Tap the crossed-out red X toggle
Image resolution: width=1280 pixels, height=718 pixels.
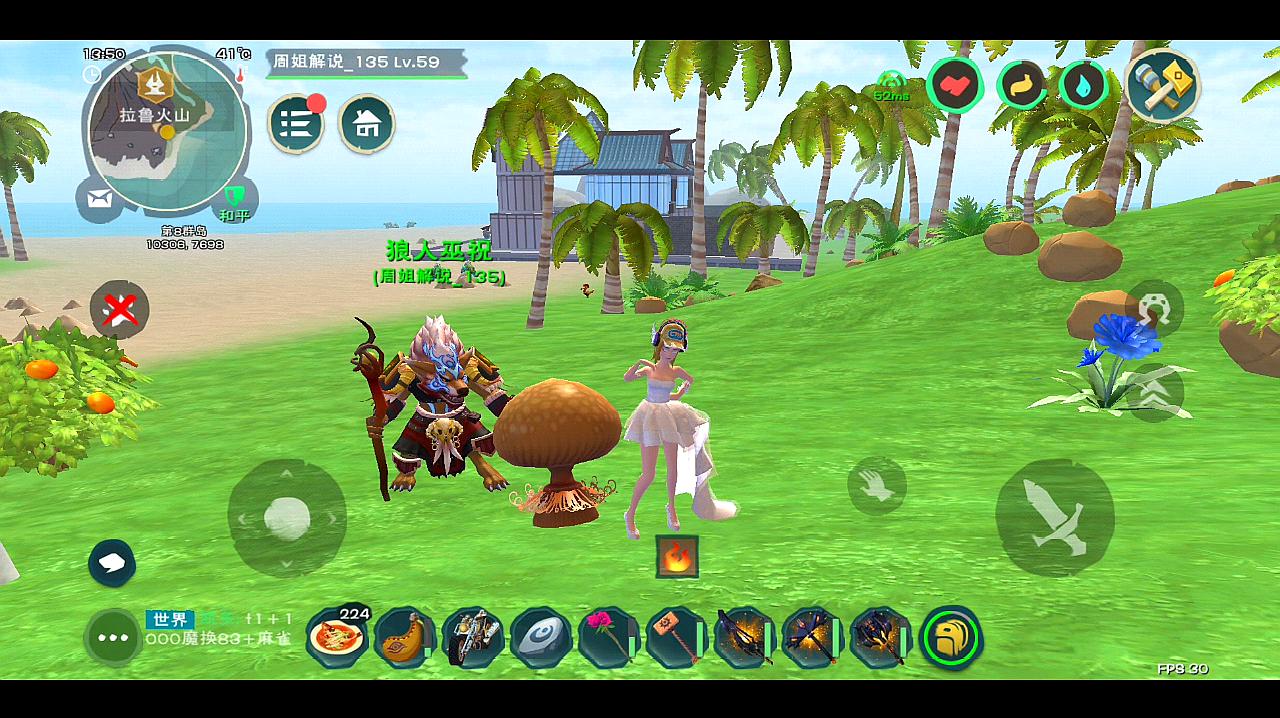(120, 310)
